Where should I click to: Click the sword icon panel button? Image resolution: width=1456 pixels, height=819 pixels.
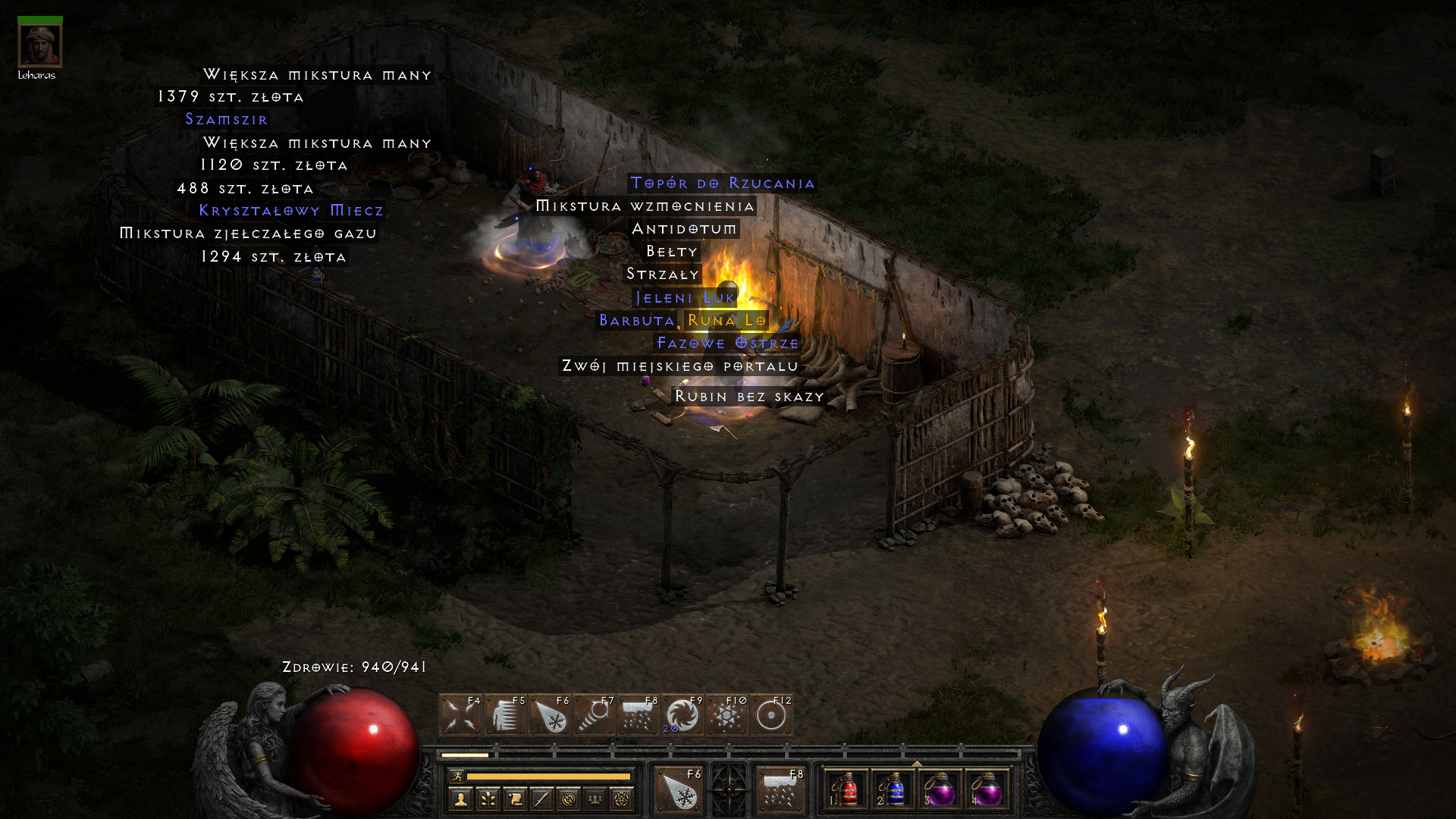coord(541,799)
